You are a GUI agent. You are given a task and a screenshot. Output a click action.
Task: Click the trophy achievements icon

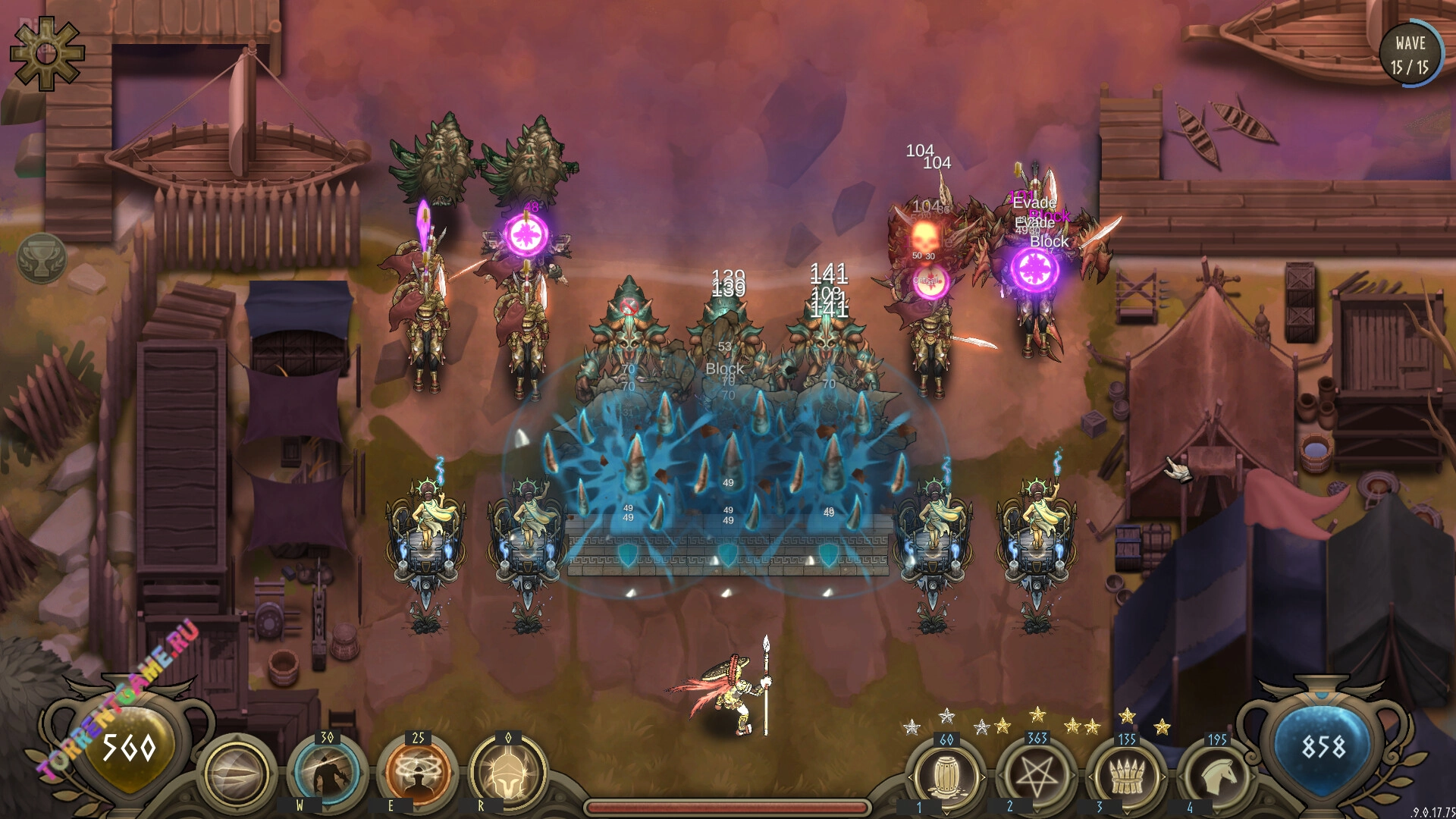tap(42, 258)
